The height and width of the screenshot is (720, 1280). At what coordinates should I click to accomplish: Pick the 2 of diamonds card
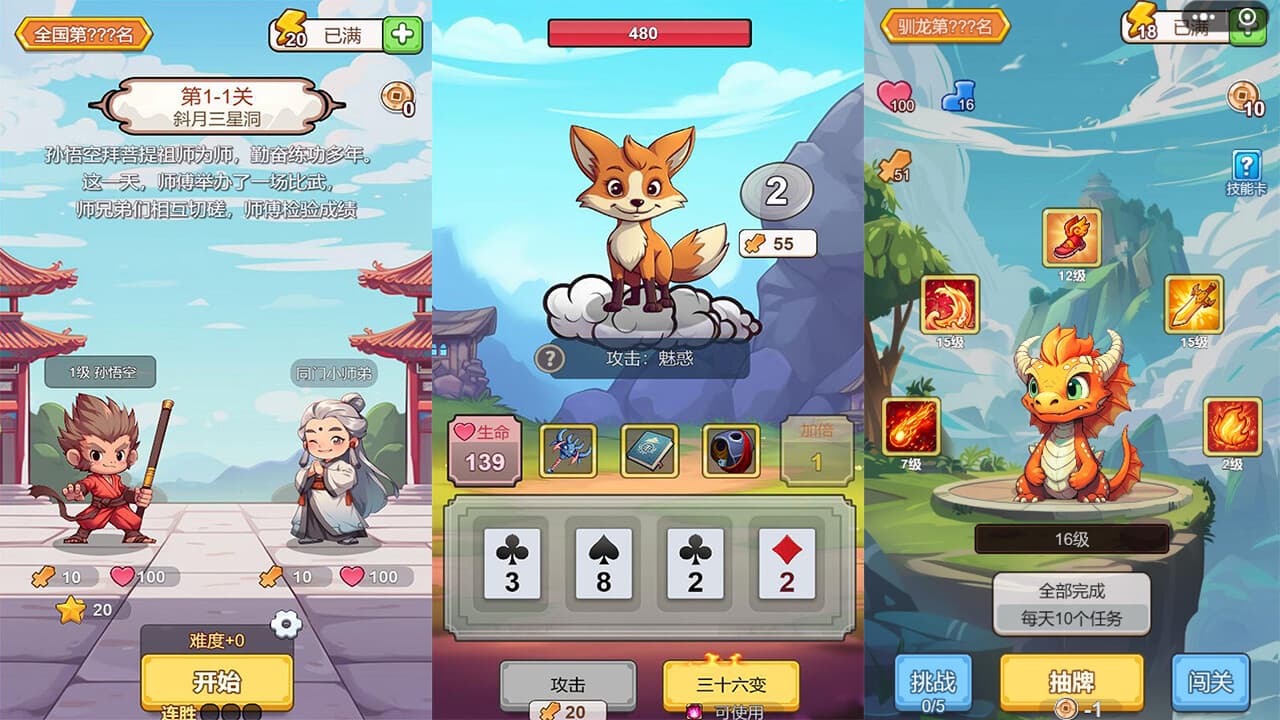(786, 564)
